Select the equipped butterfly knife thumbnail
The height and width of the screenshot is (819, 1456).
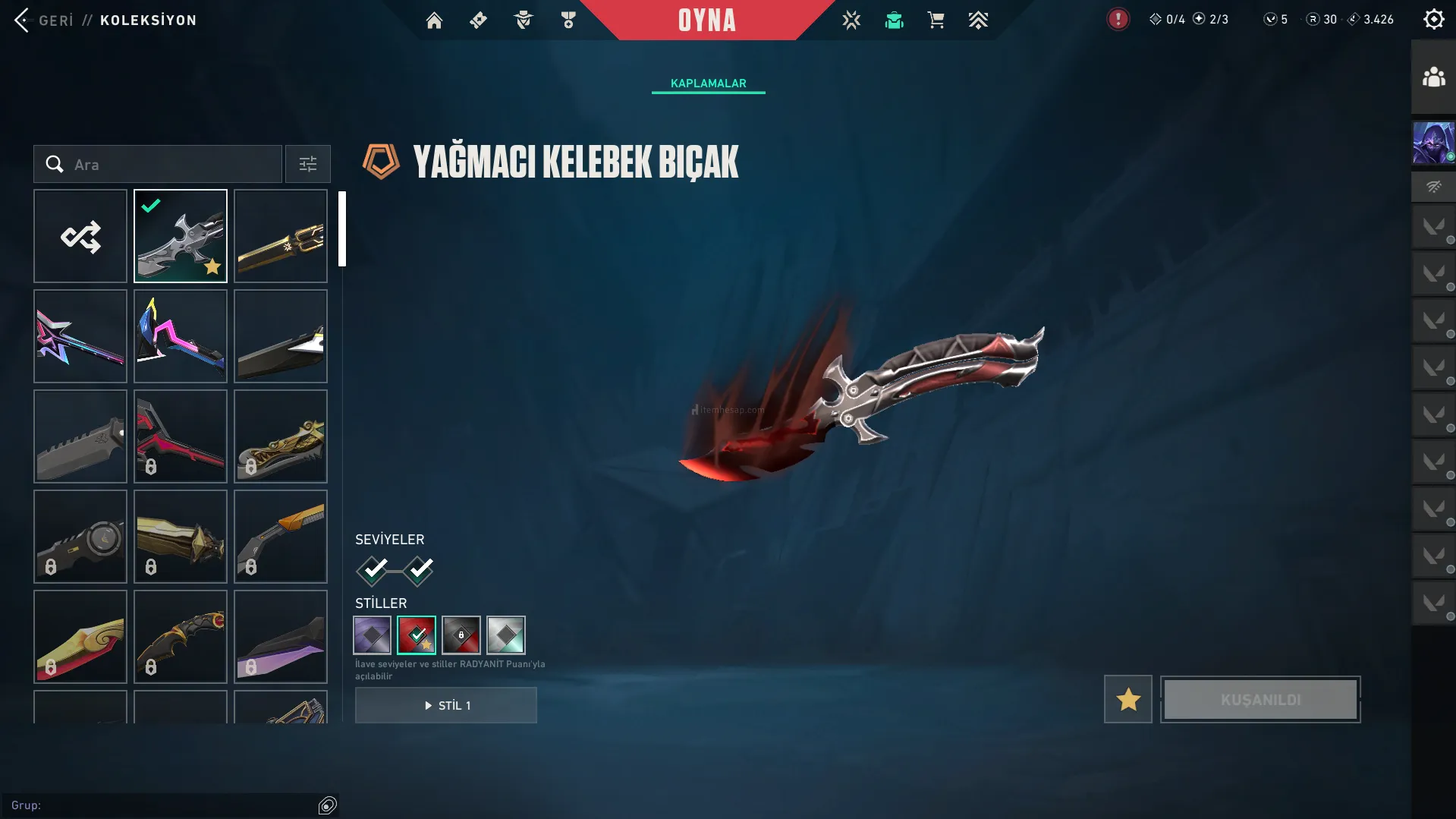click(181, 236)
